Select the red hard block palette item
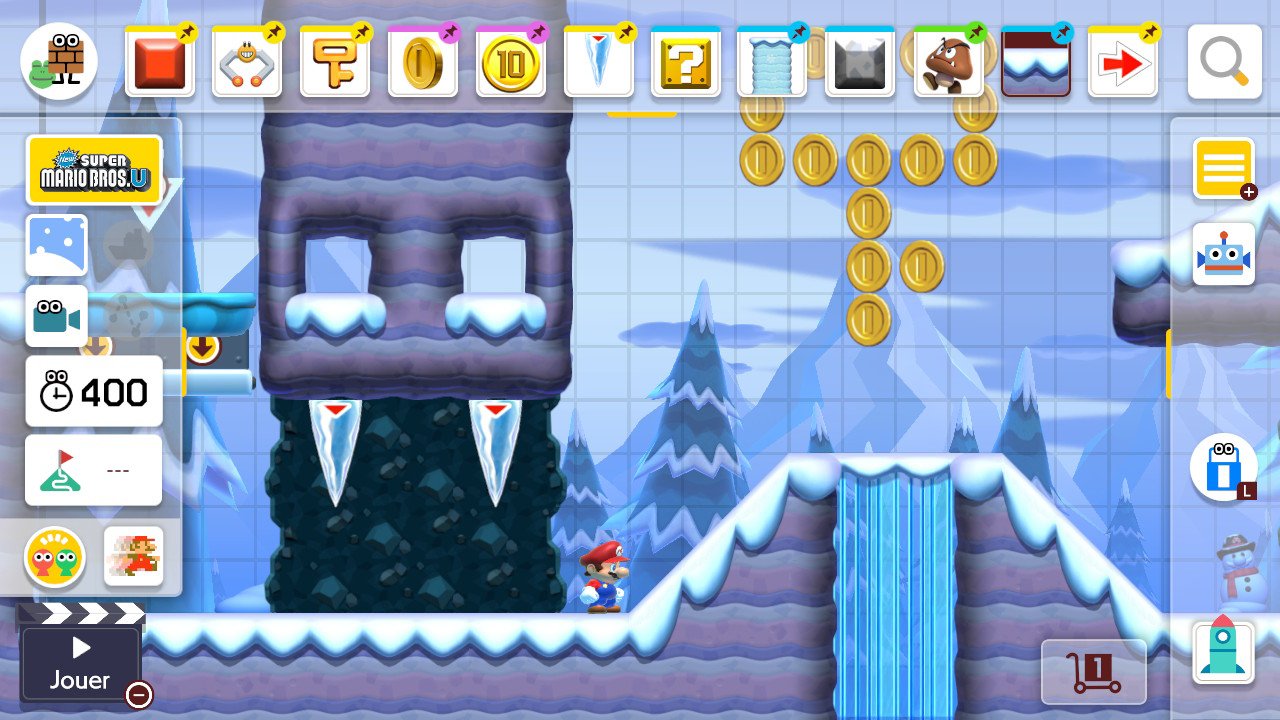Viewport: 1280px width, 720px height. [x=160, y=62]
